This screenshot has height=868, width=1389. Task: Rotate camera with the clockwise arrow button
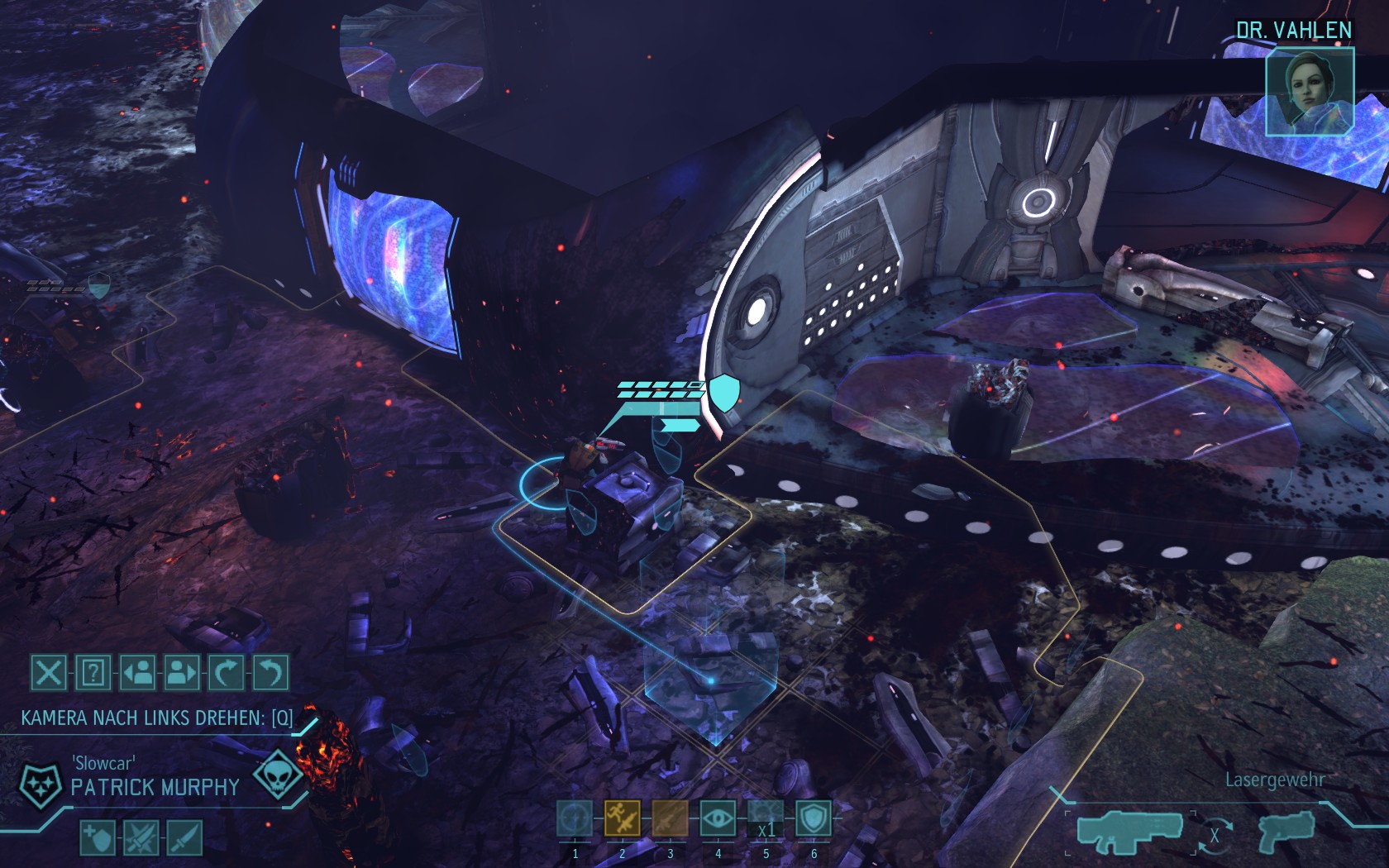(x=227, y=673)
